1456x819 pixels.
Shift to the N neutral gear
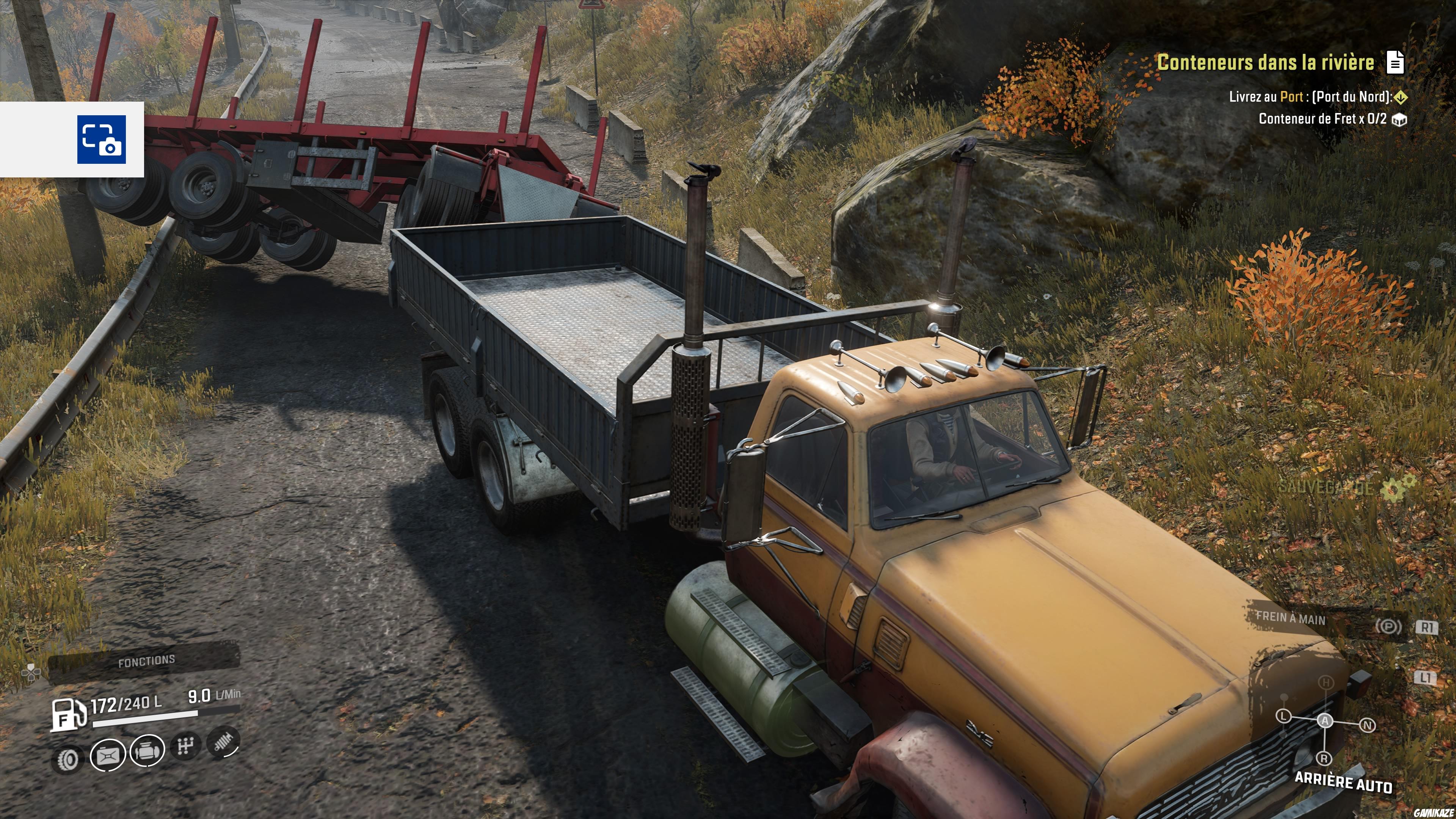click(1367, 725)
